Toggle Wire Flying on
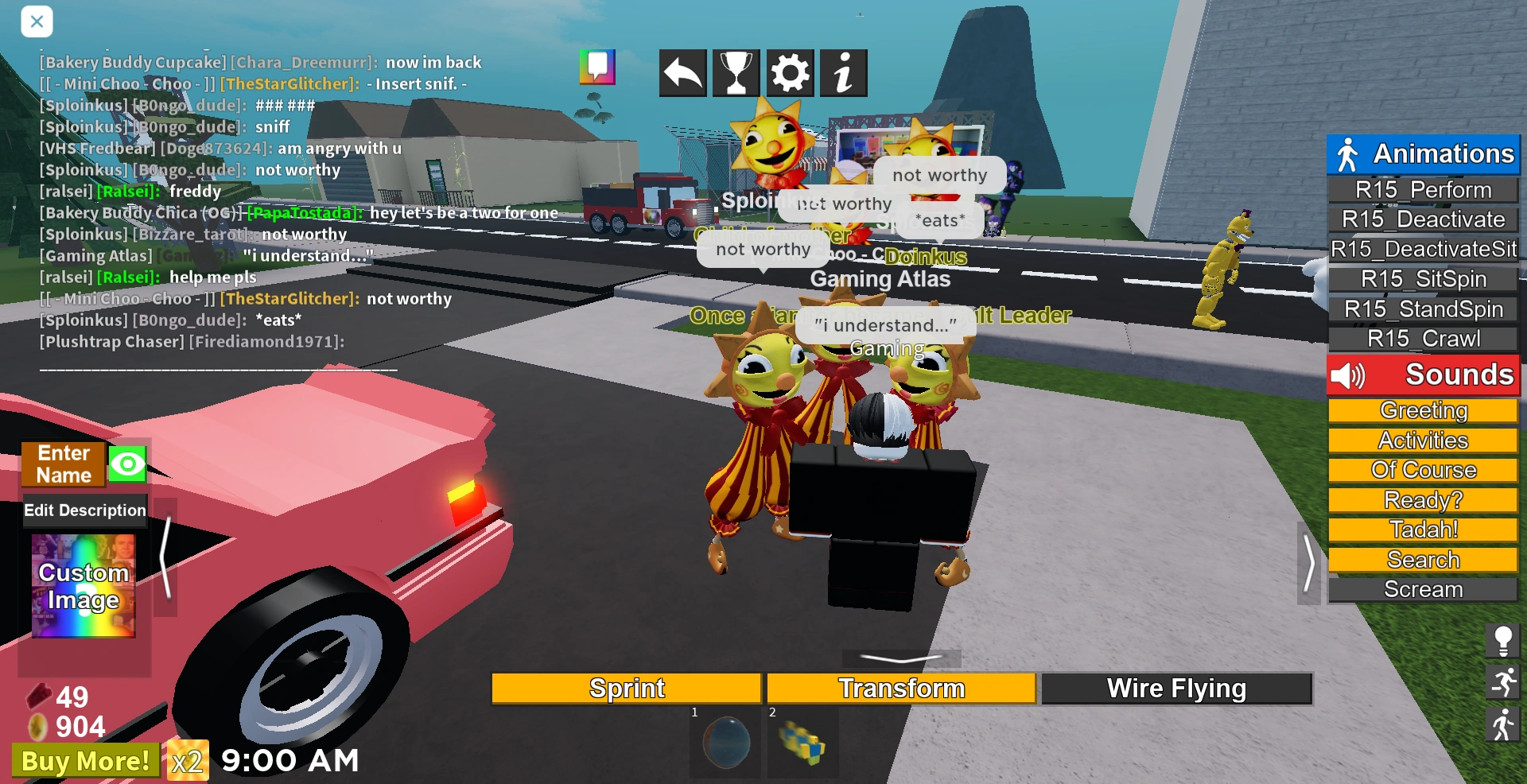The image size is (1527, 784). pos(1176,687)
